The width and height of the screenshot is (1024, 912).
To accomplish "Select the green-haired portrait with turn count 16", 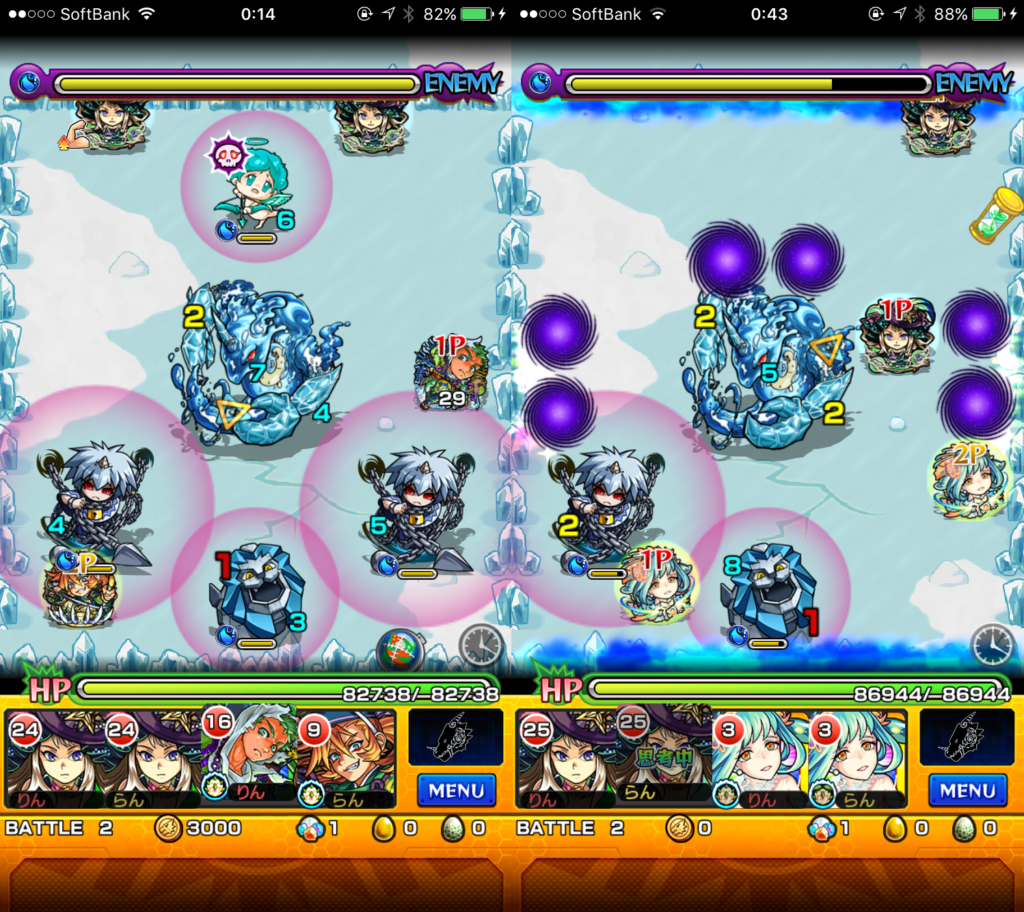I will 249,757.
